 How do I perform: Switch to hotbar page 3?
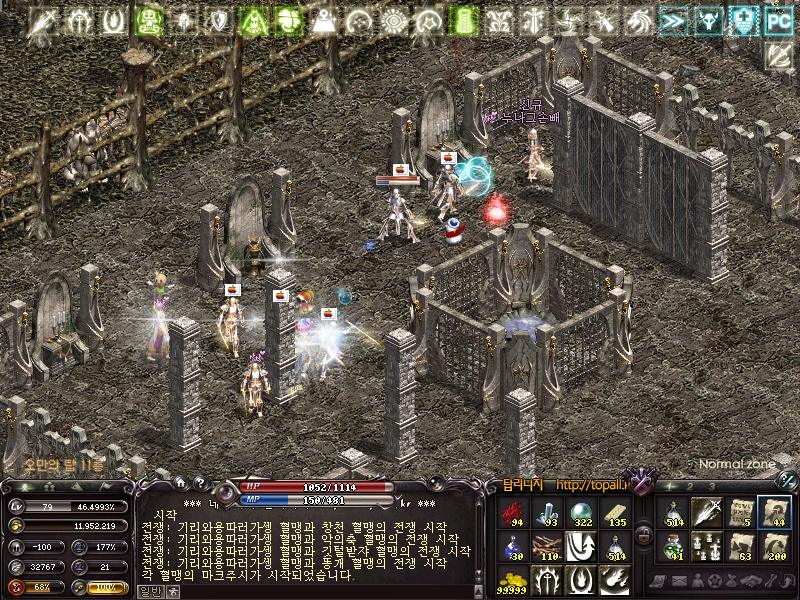click(711, 486)
